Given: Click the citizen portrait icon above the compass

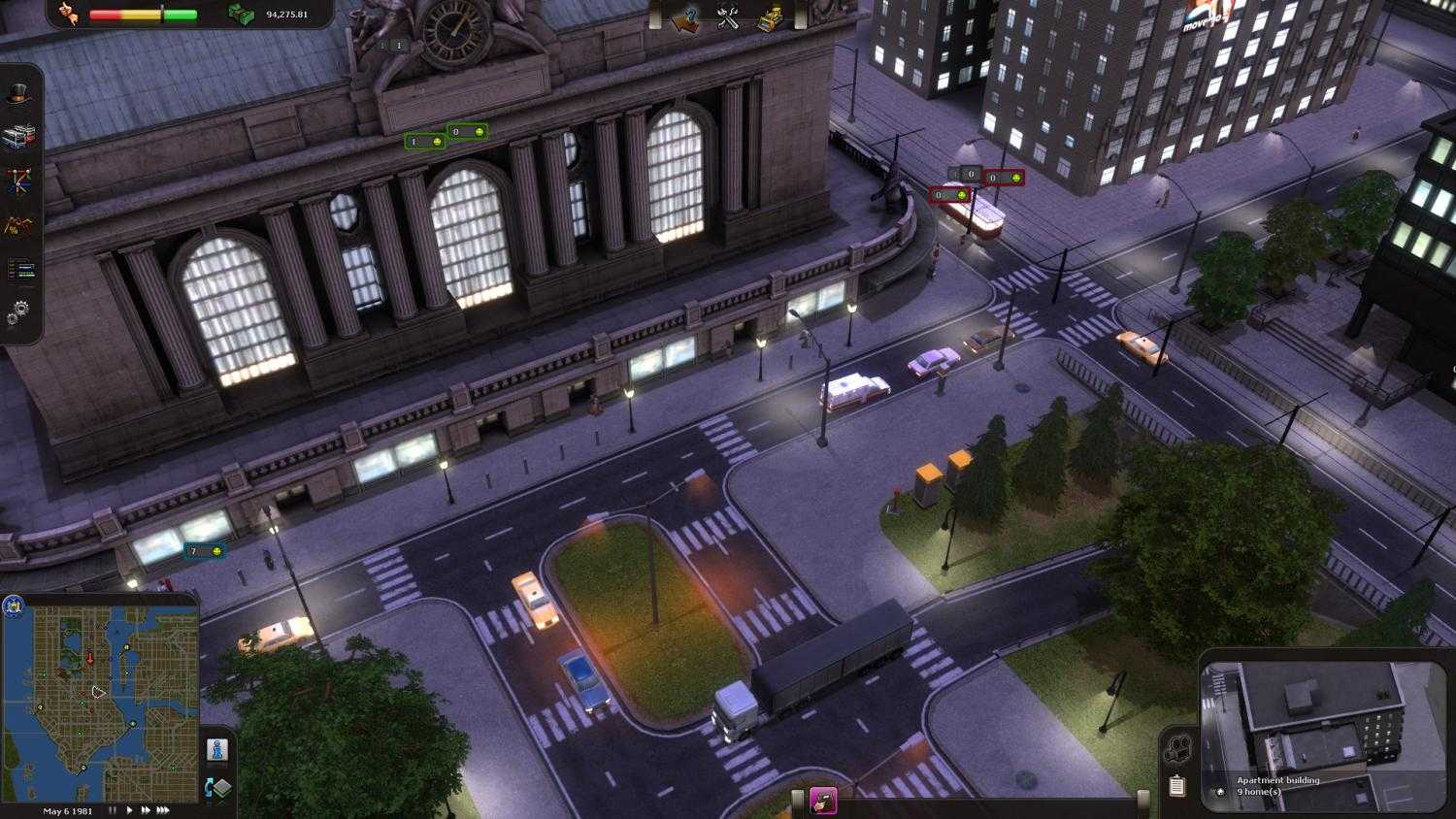Looking at the screenshot, I should coord(216,749).
